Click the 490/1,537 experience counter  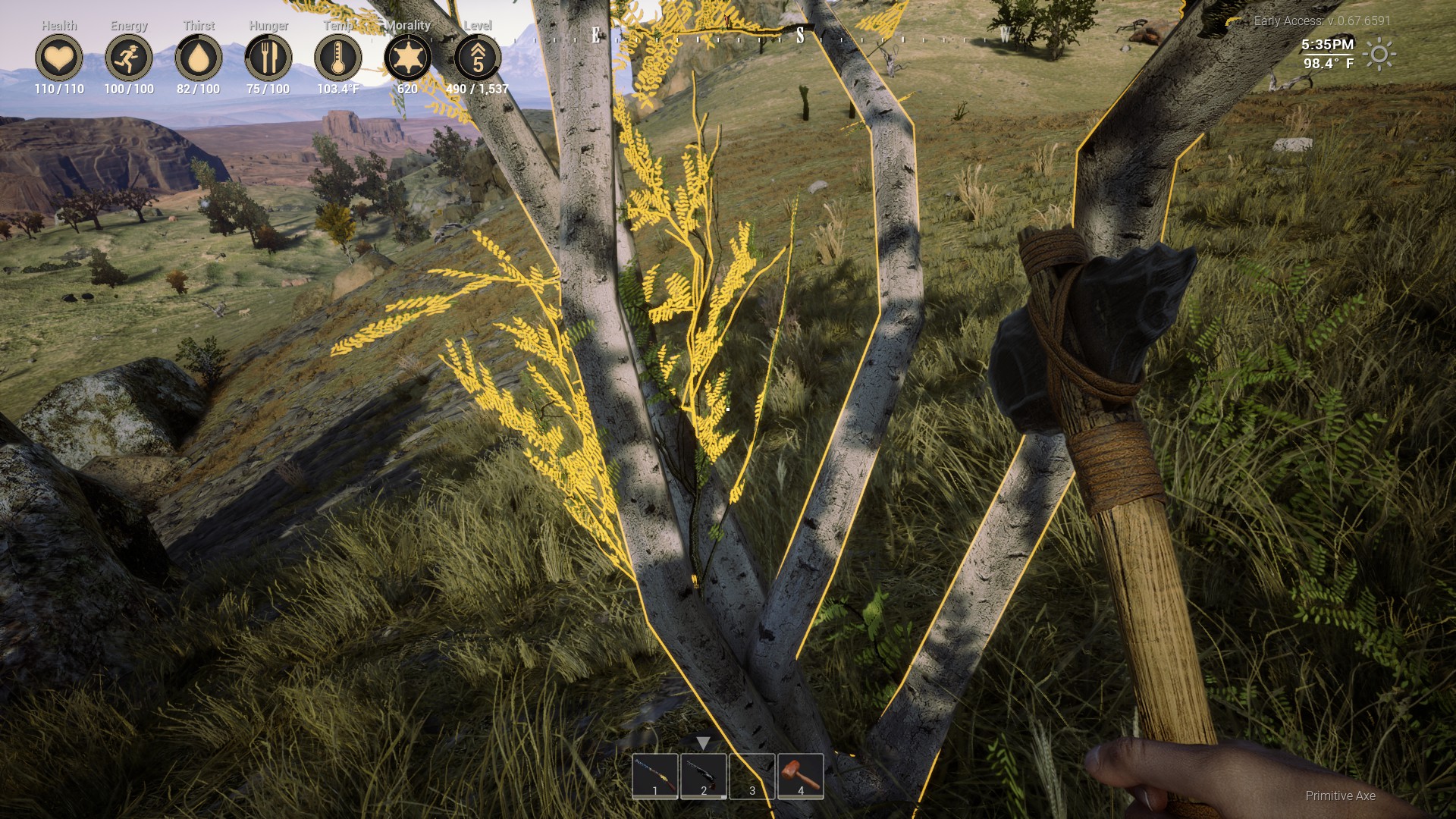[x=476, y=87]
